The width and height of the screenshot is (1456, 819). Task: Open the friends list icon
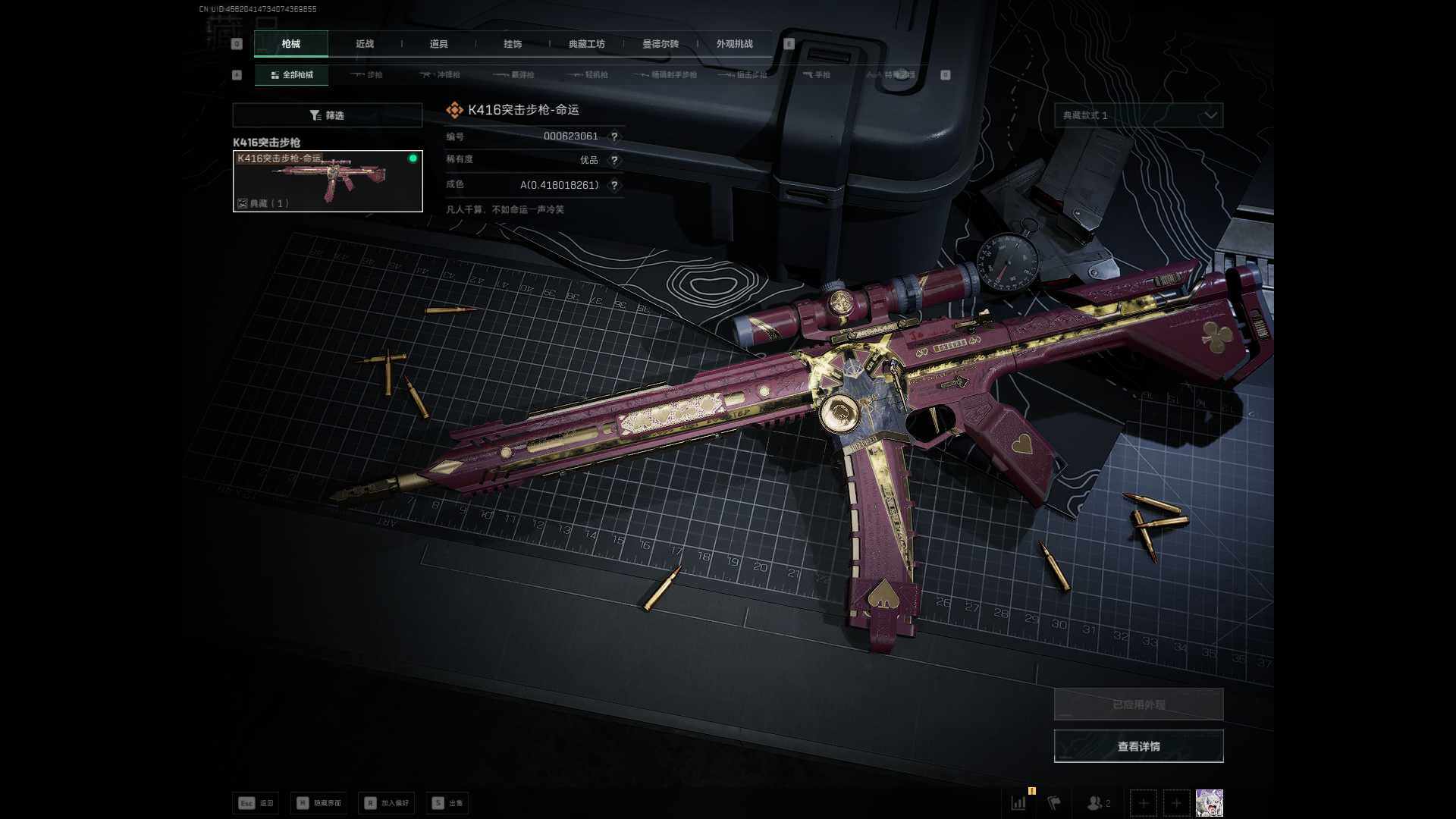1098,802
